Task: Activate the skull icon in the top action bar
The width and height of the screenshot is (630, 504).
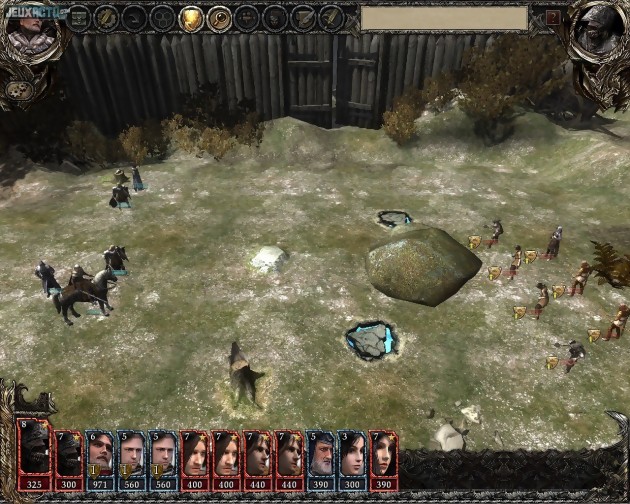Action: pyautogui.click(x=274, y=18)
